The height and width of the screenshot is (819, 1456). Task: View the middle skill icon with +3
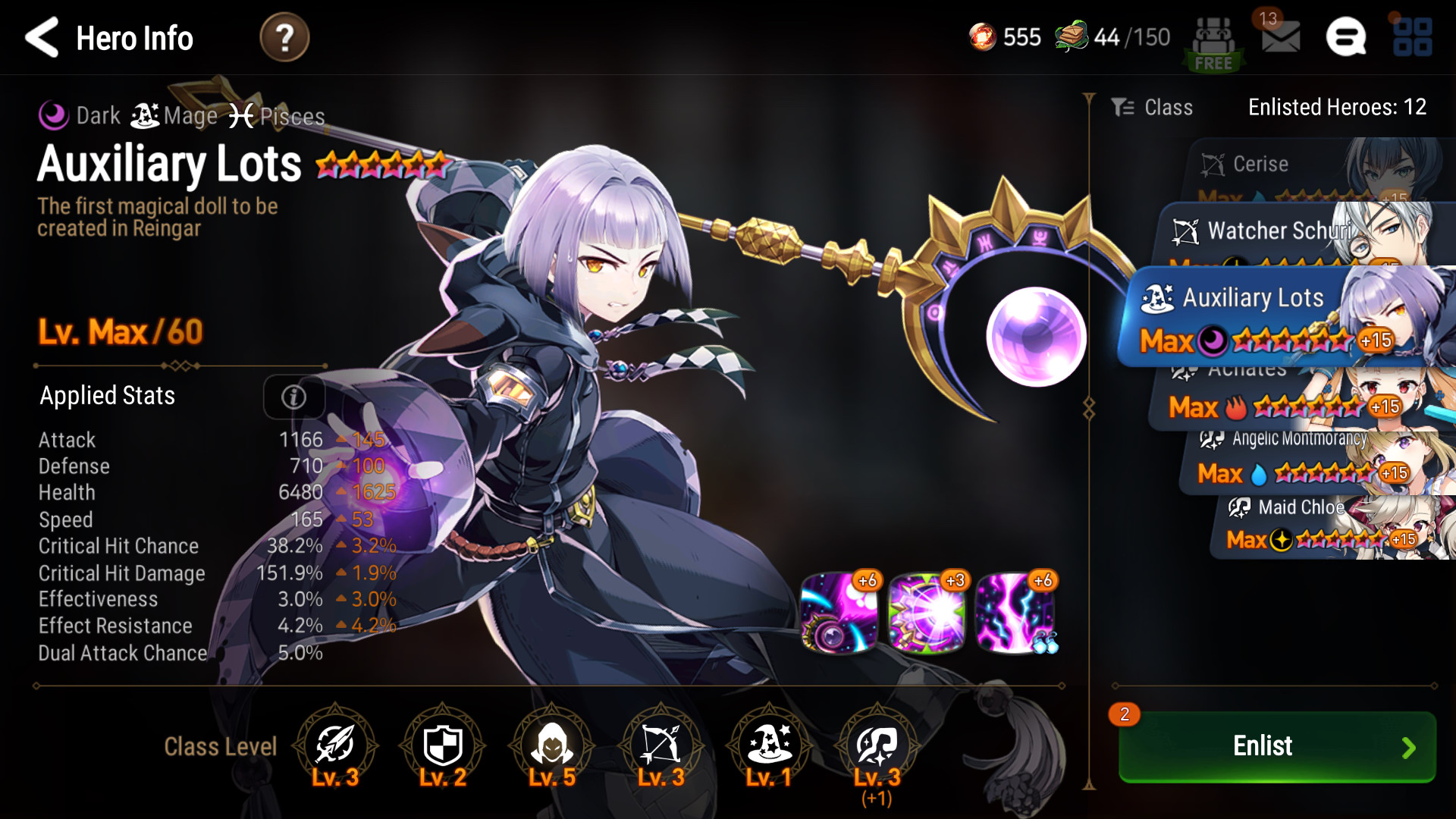[x=927, y=613]
